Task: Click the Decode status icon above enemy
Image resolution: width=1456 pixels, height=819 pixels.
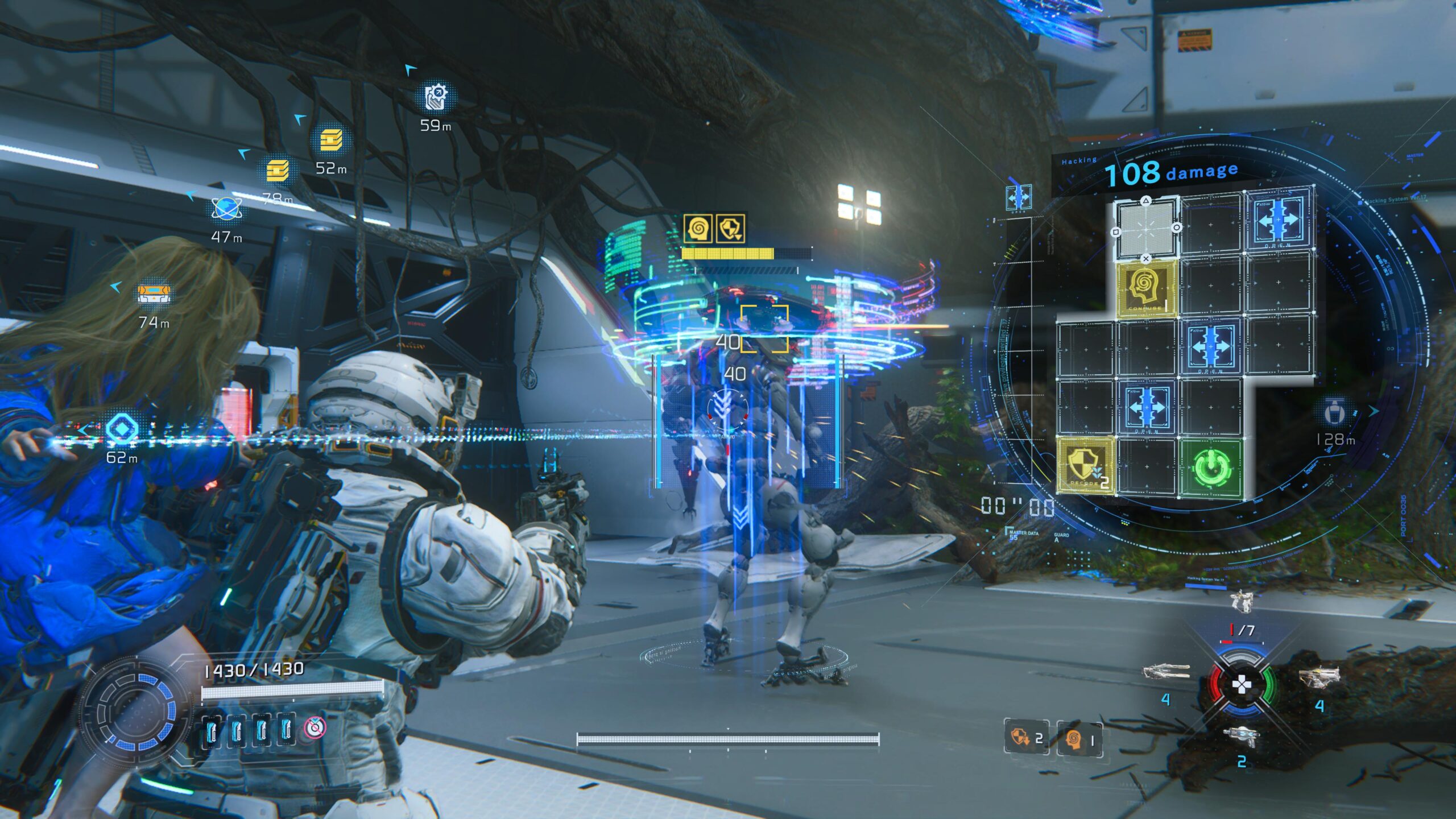Action: [730, 229]
